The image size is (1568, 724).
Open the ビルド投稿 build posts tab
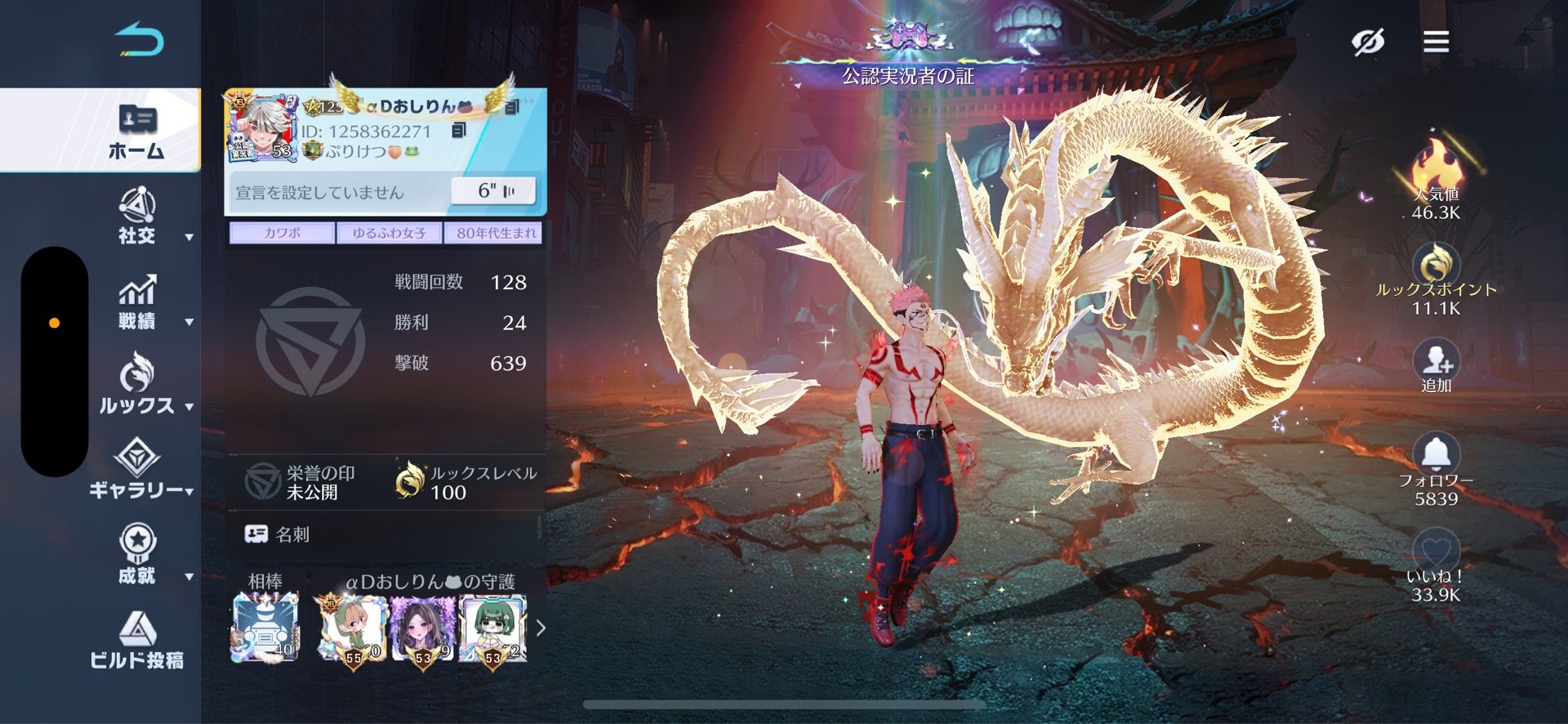point(137,640)
